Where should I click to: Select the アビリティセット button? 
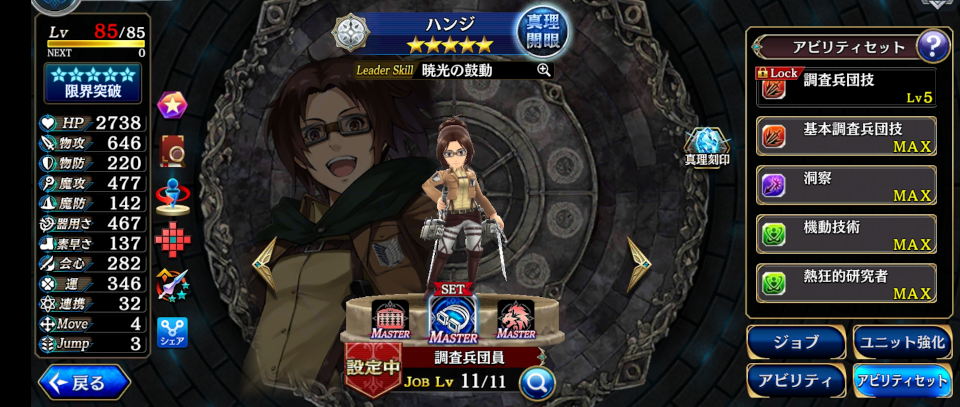[901, 380]
